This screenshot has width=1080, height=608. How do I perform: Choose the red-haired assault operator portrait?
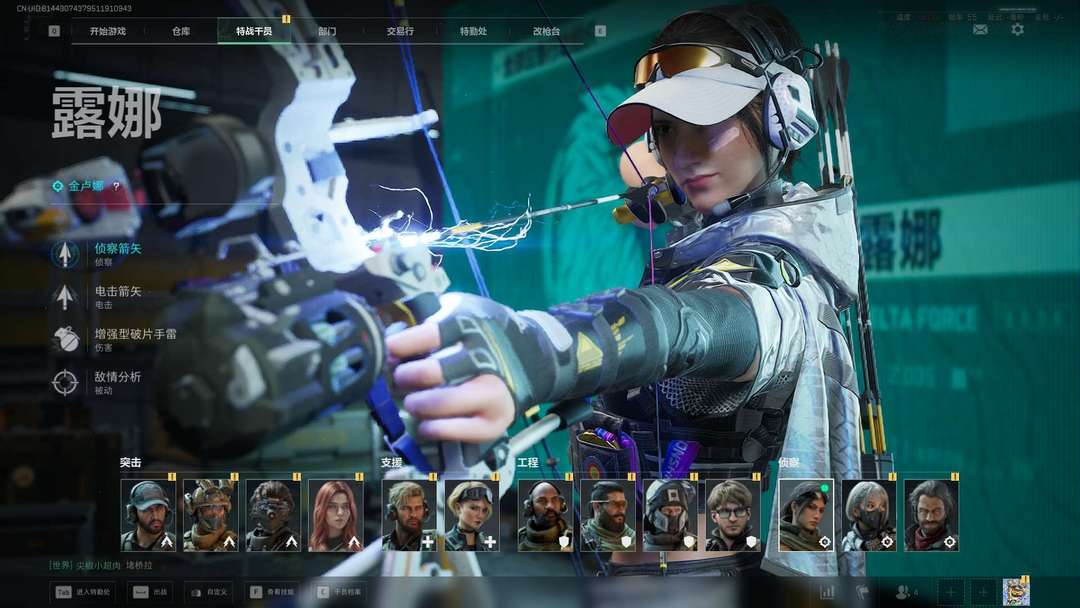[335, 515]
